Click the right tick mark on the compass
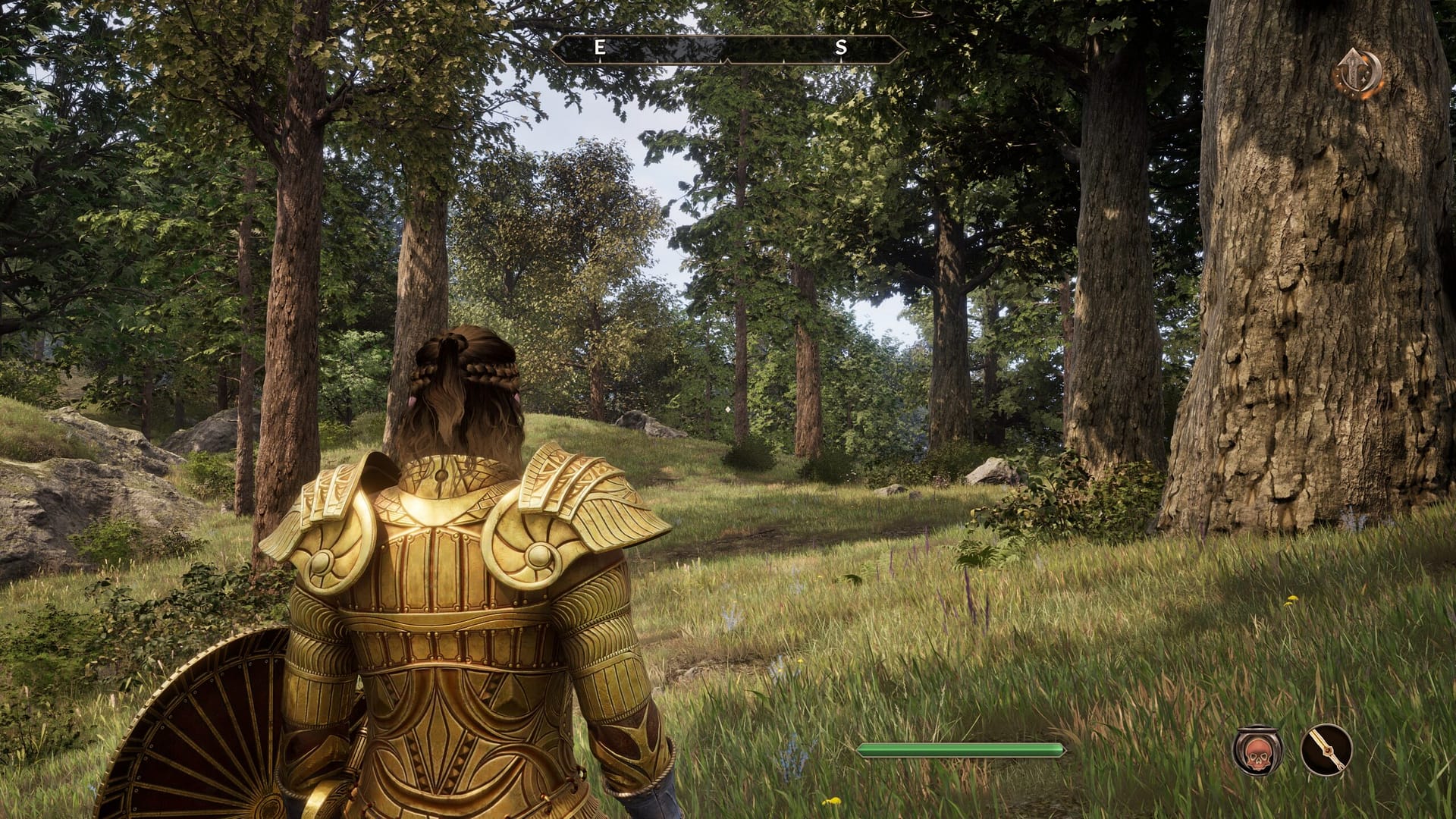The height and width of the screenshot is (819, 1456). click(784, 61)
